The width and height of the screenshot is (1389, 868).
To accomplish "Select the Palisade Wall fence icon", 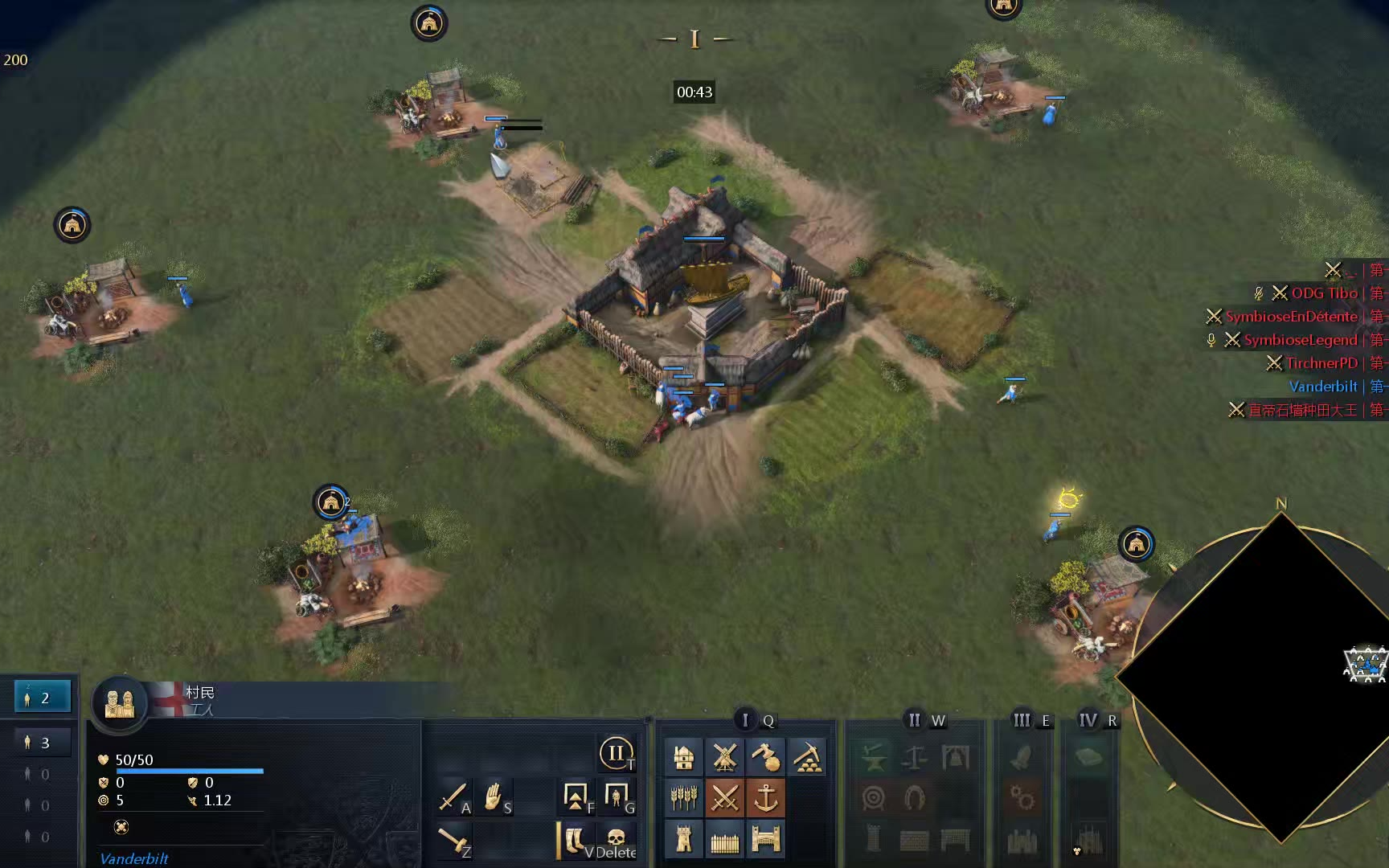I will pos(724,840).
